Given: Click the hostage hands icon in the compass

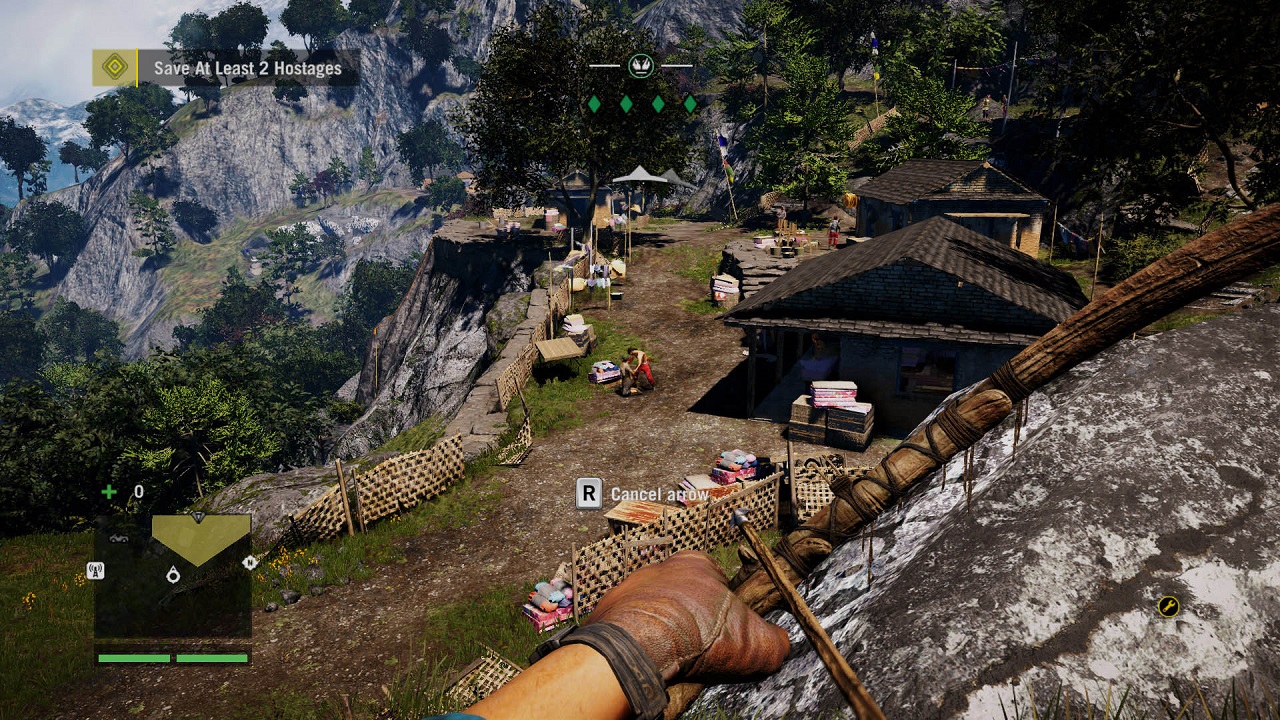Looking at the screenshot, I should tap(641, 66).
